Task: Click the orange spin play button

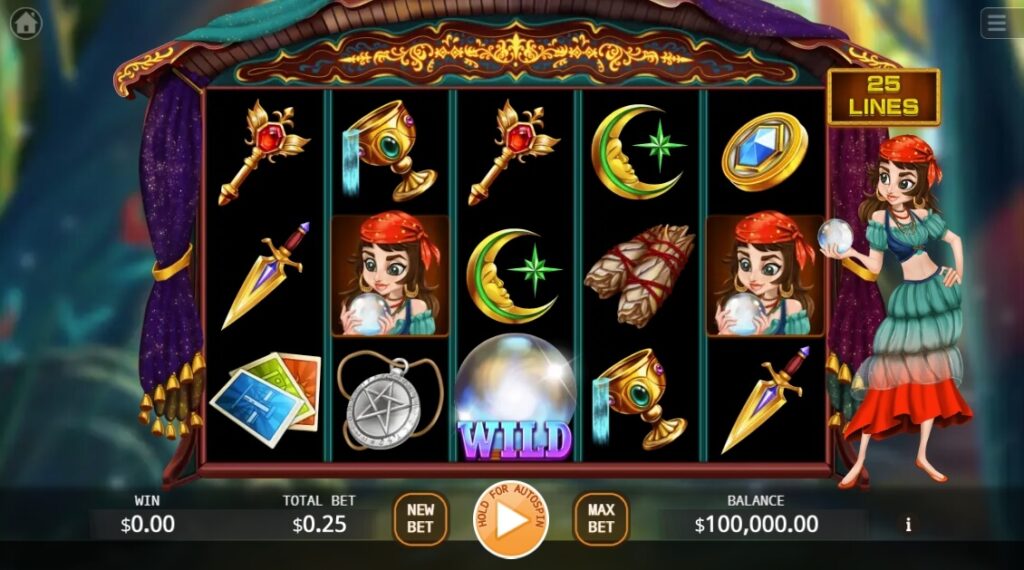Action: click(x=510, y=520)
